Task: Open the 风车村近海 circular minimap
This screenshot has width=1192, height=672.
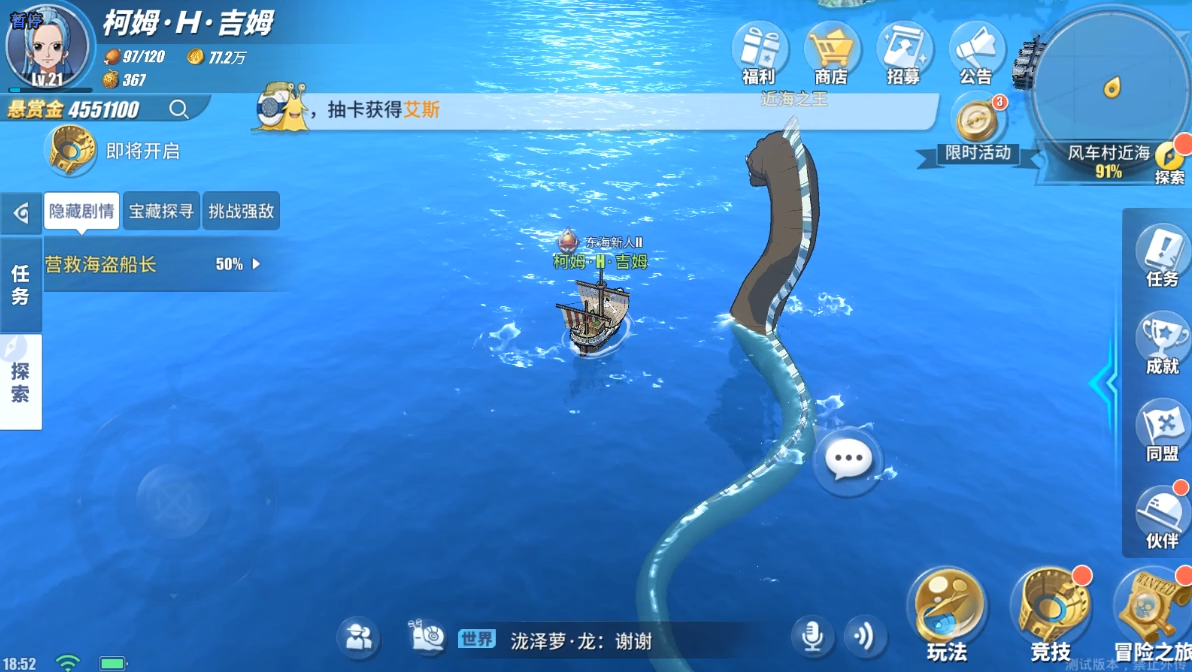Action: (1108, 88)
